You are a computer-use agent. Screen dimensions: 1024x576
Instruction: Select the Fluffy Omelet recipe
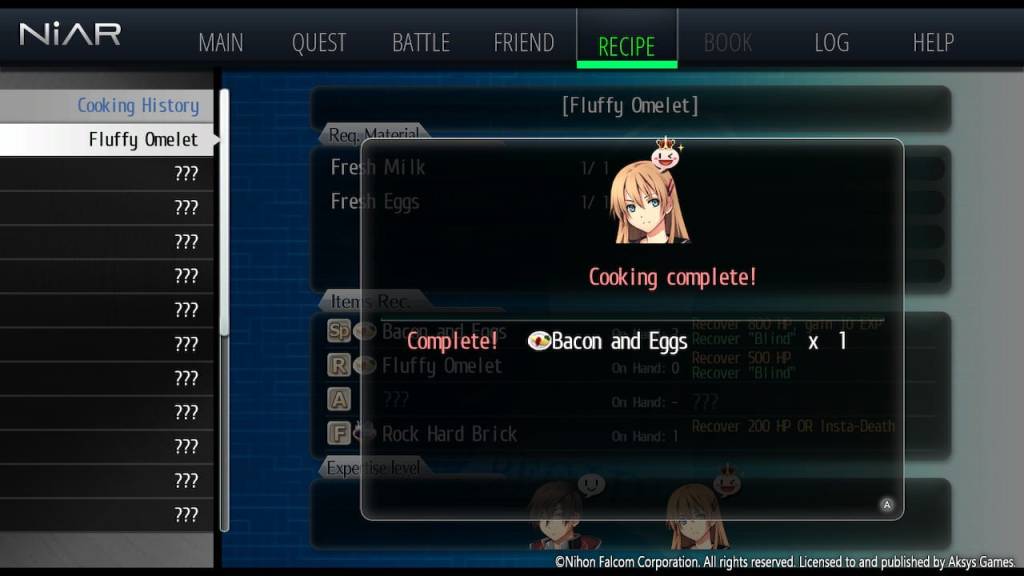click(x=142, y=140)
